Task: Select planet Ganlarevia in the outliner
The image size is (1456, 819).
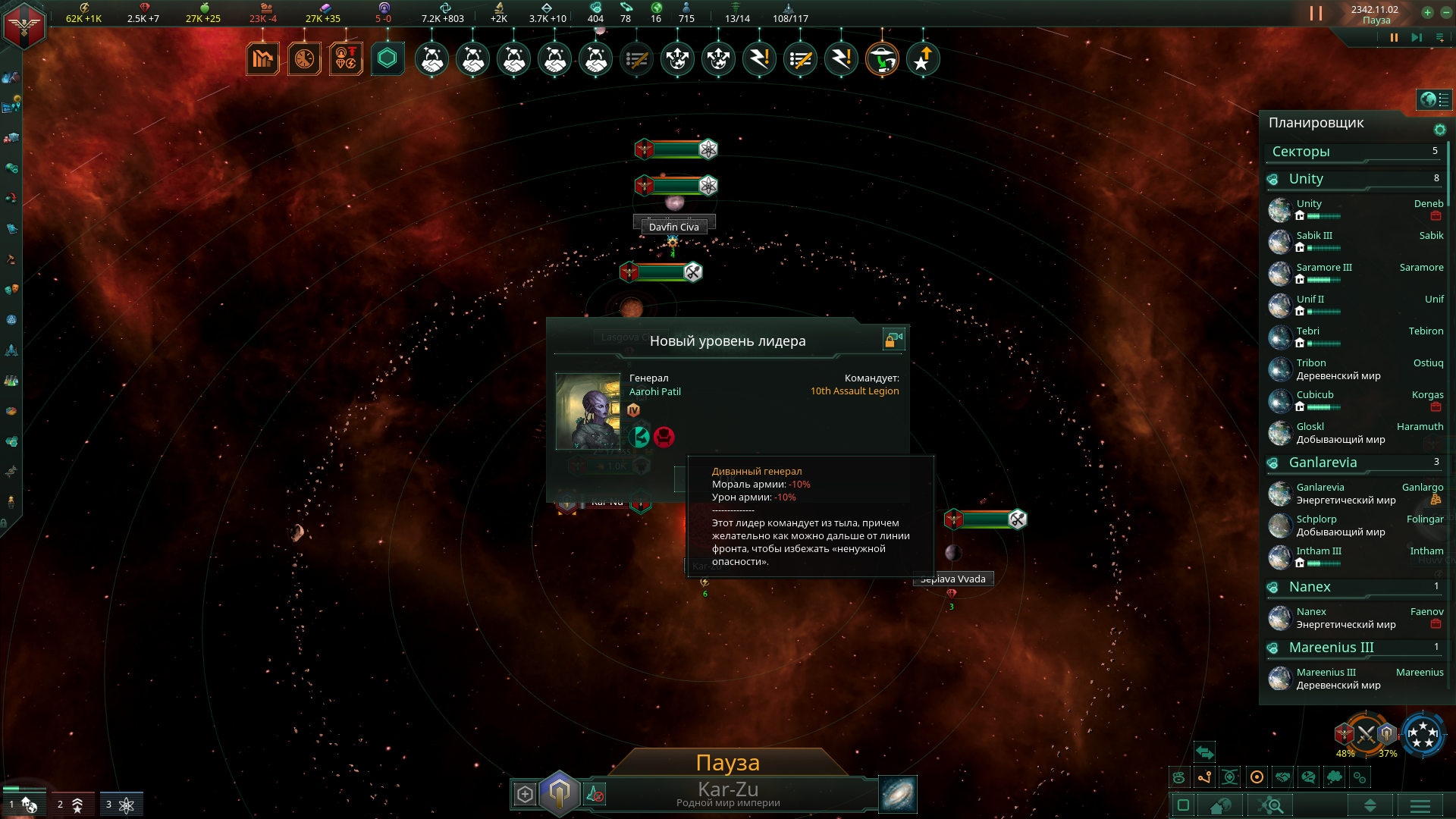Action: [1320, 488]
